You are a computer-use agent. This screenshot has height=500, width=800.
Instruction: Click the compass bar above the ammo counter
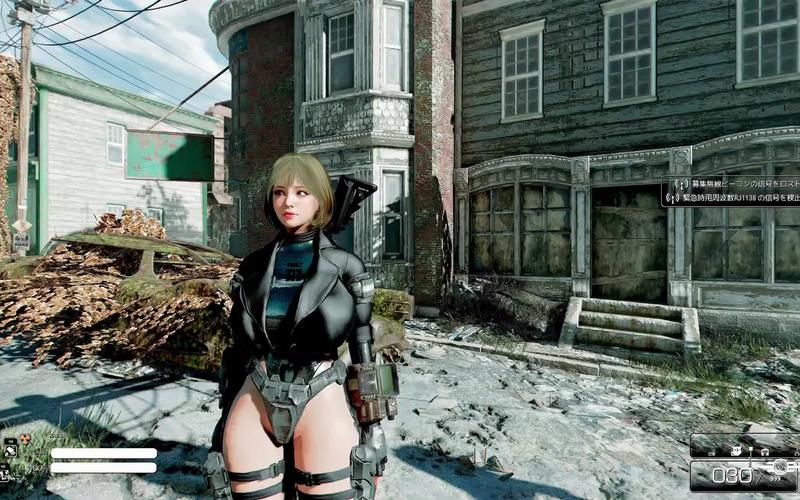click(x=743, y=444)
